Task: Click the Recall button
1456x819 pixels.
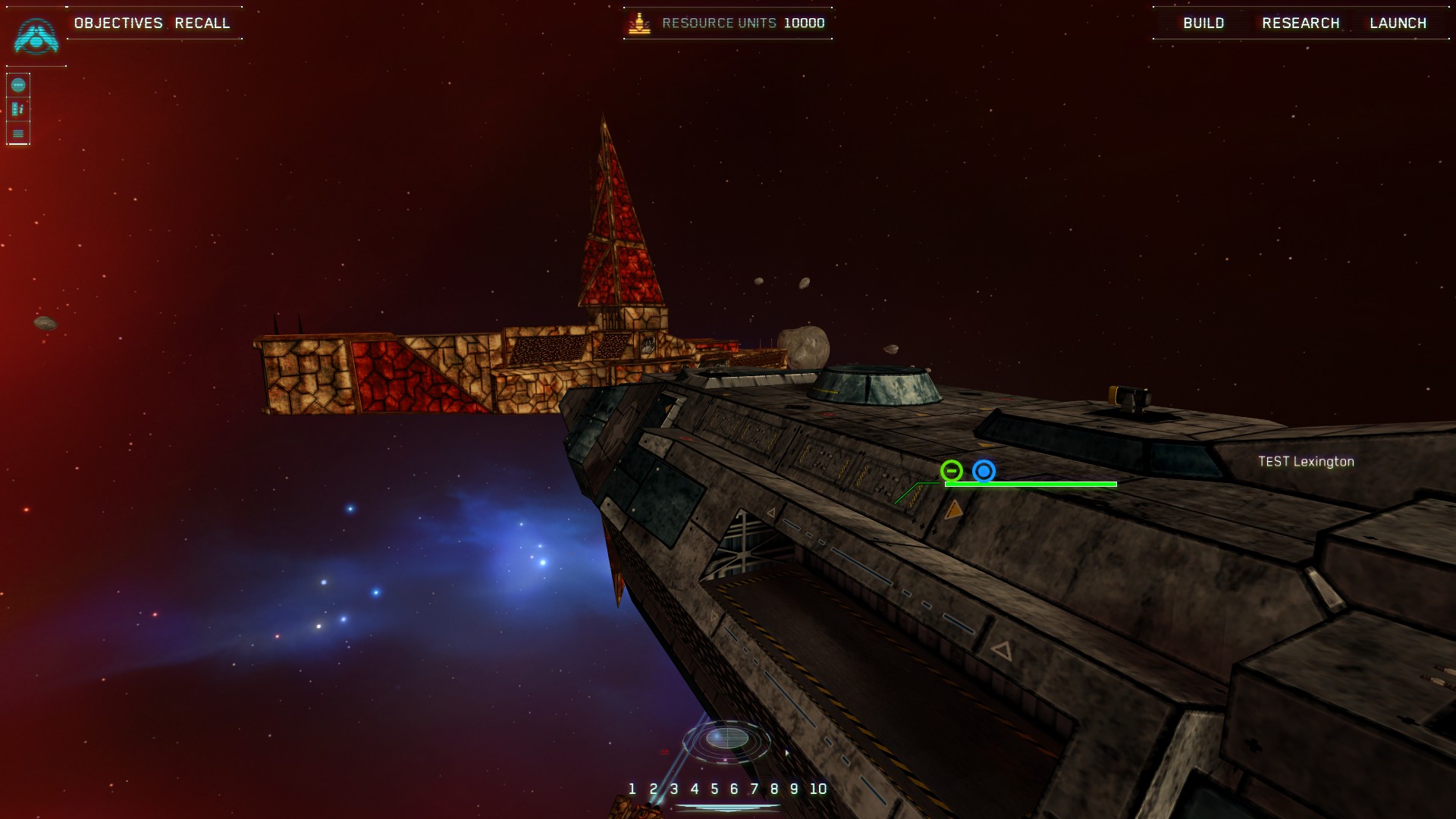Action: click(202, 24)
